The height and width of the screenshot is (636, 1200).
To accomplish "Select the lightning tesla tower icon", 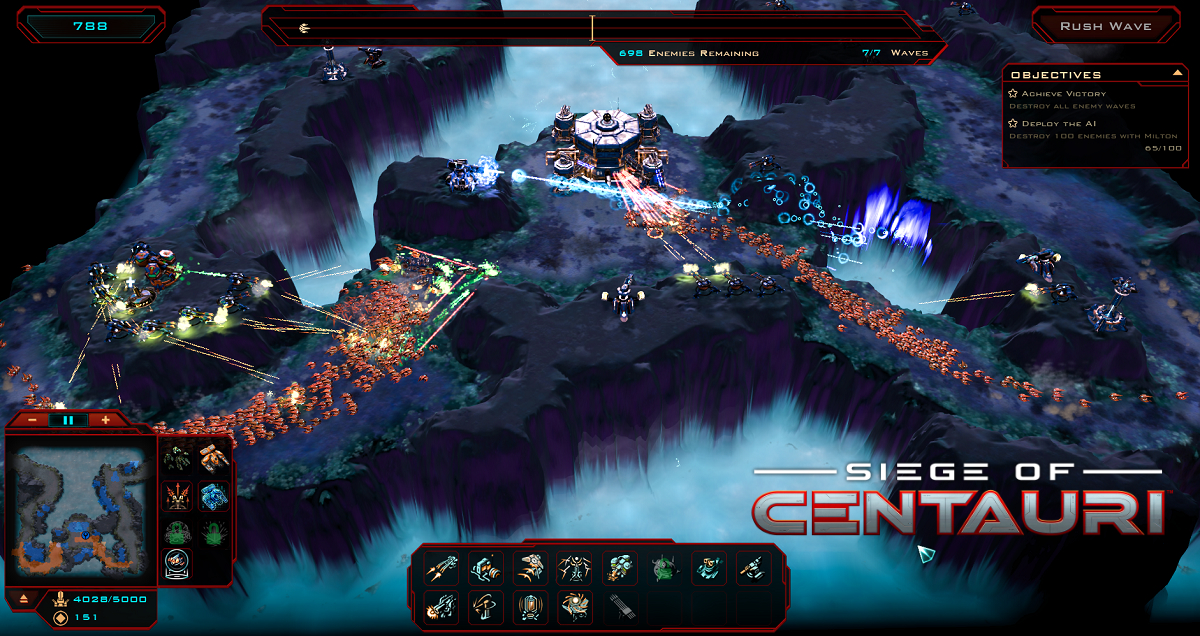I will [x=574, y=568].
